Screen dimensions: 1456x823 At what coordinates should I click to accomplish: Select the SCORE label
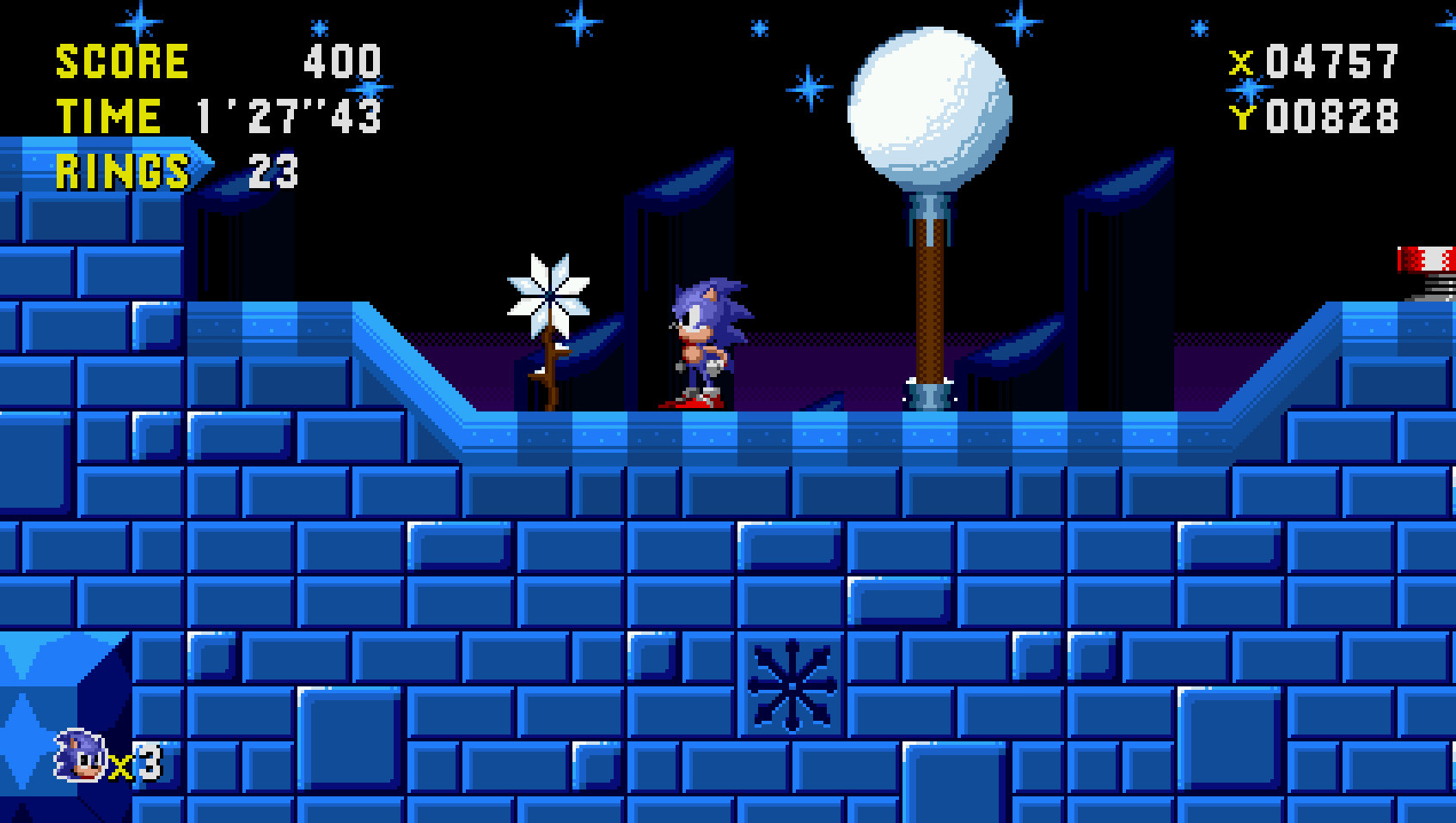point(120,59)
